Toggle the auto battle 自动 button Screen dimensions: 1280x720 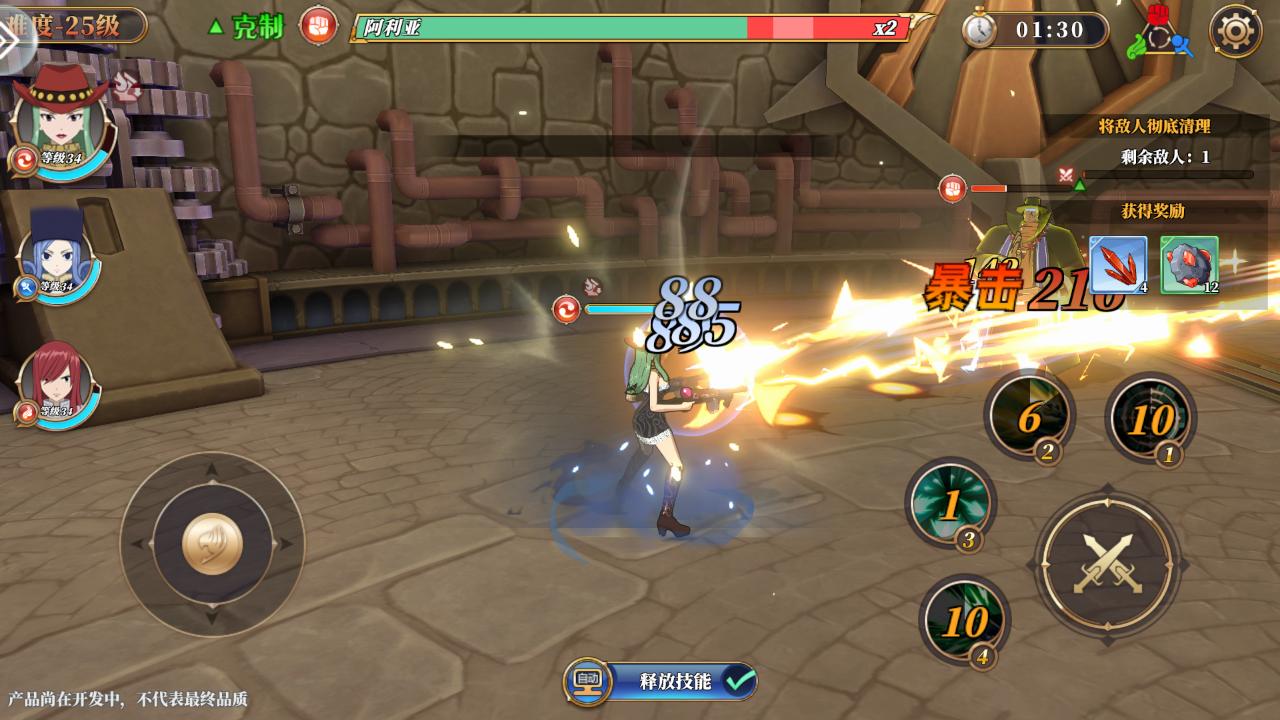tap(587, 681)
